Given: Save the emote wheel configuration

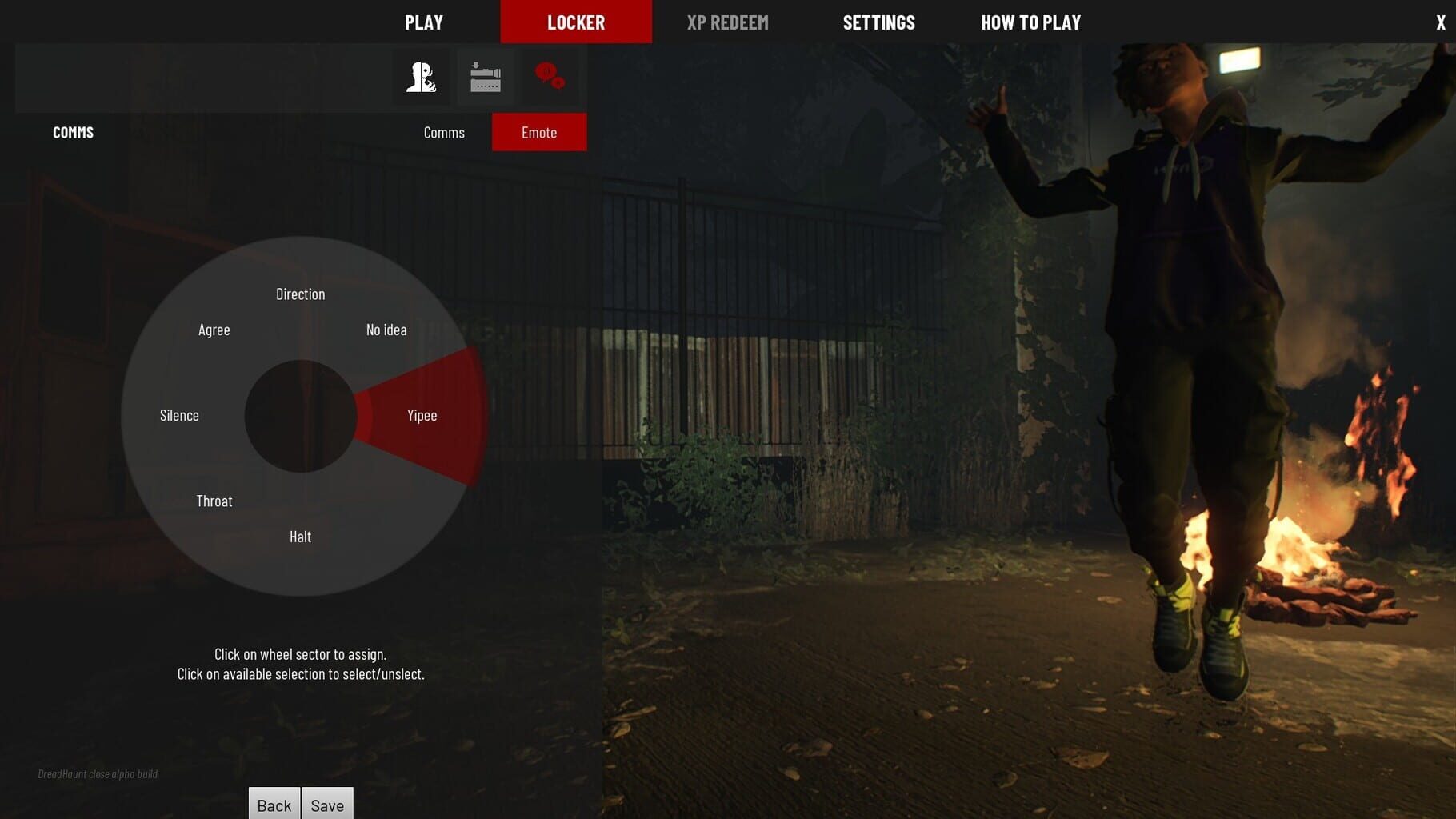Looking at the screenshot, I should 327,805.
